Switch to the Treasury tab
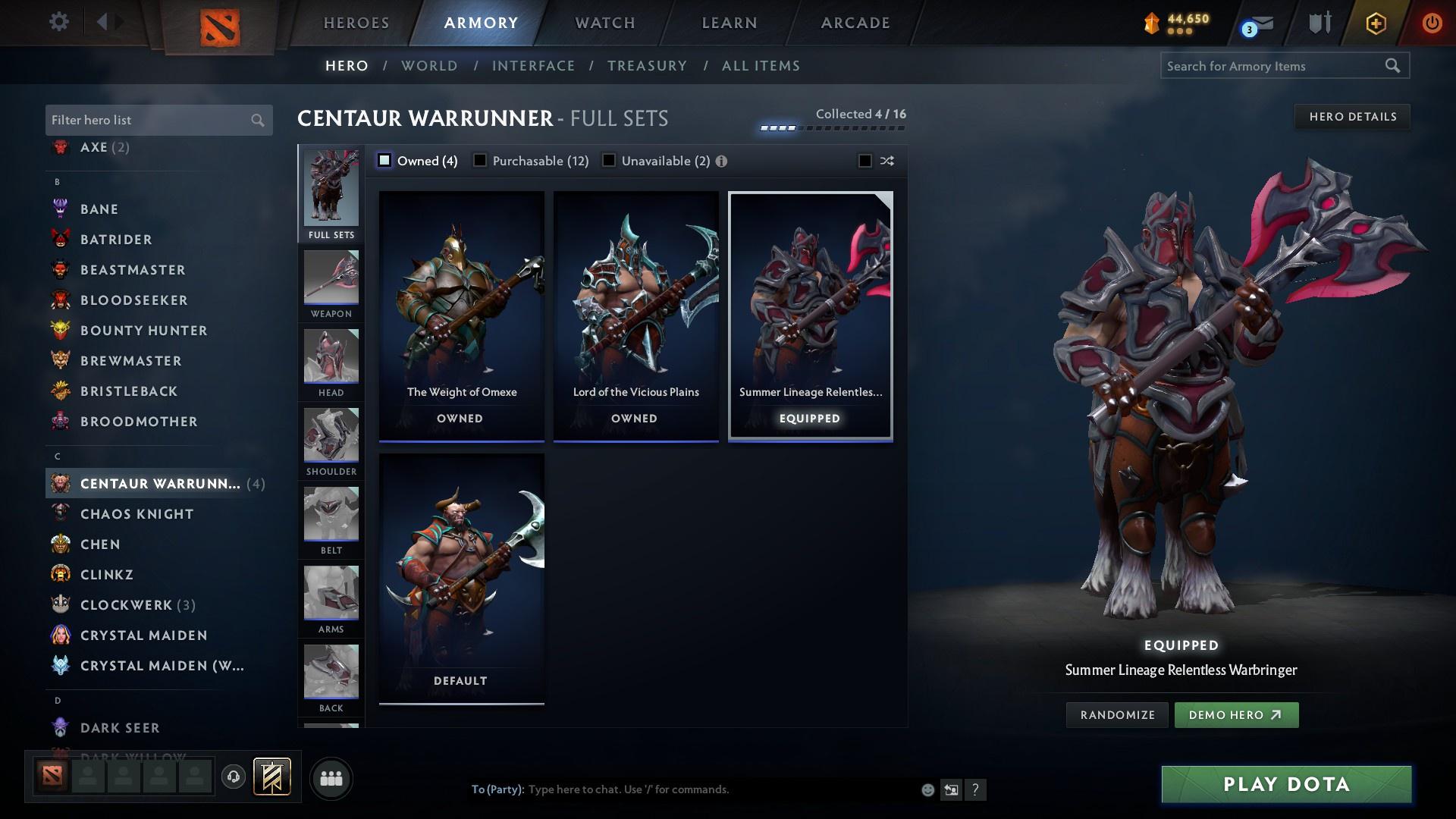The image size is (1456, 819). (x=647, y=66)
